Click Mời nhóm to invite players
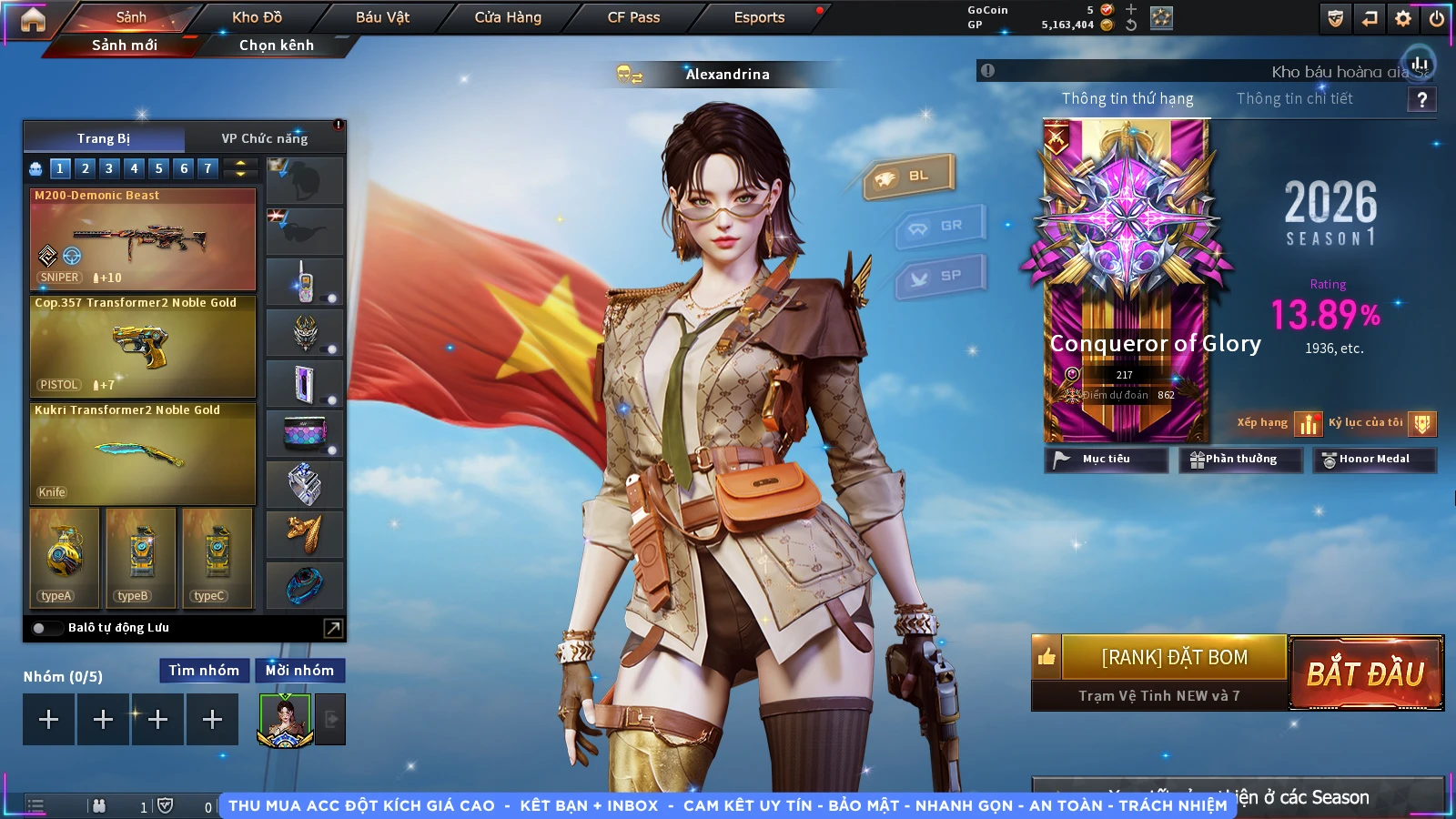The image size is (1456, 819). (299, 671)
